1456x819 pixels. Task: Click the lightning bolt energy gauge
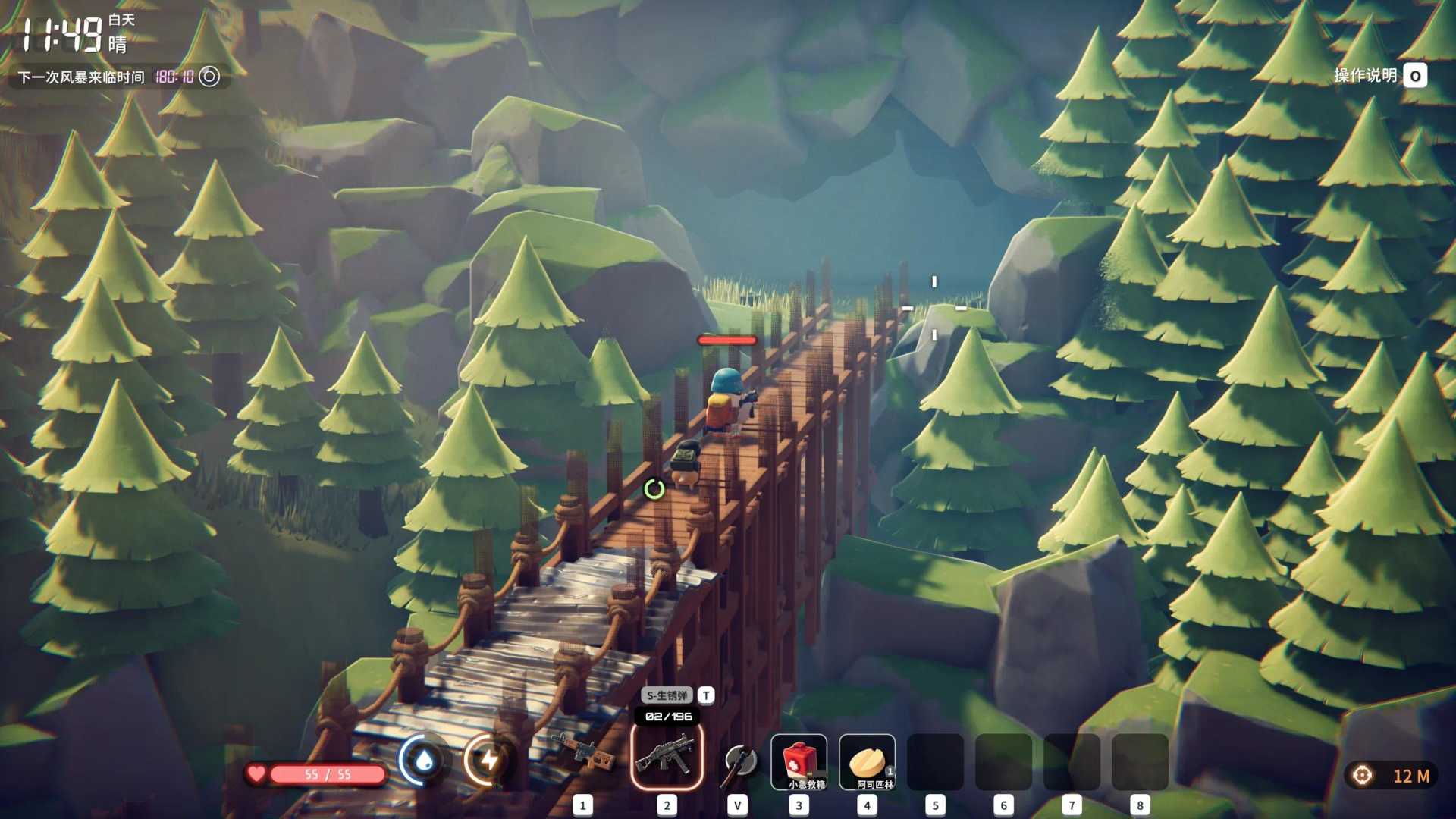(x=489, y=760)
